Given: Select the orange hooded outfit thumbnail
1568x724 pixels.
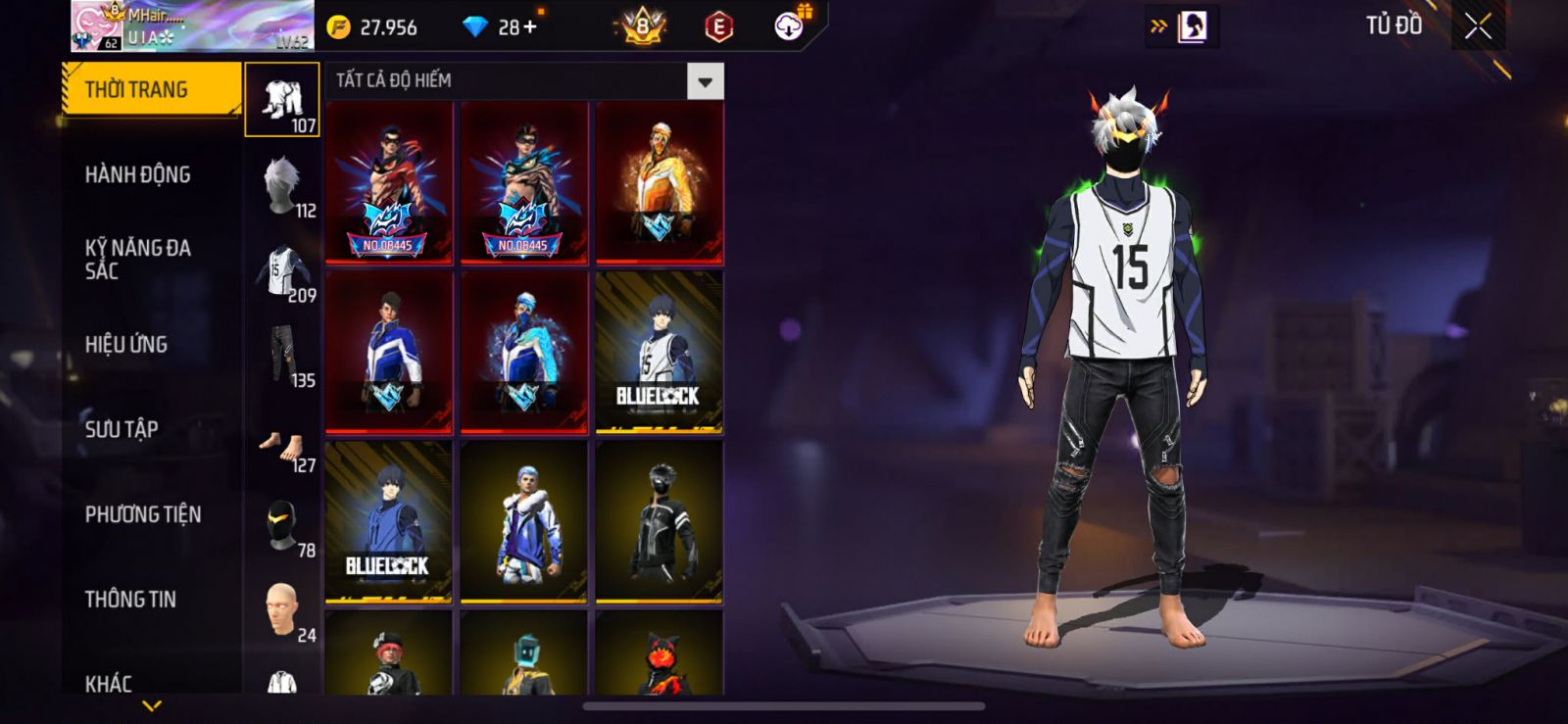Looking at the screenshot, I should pos(659,182).
